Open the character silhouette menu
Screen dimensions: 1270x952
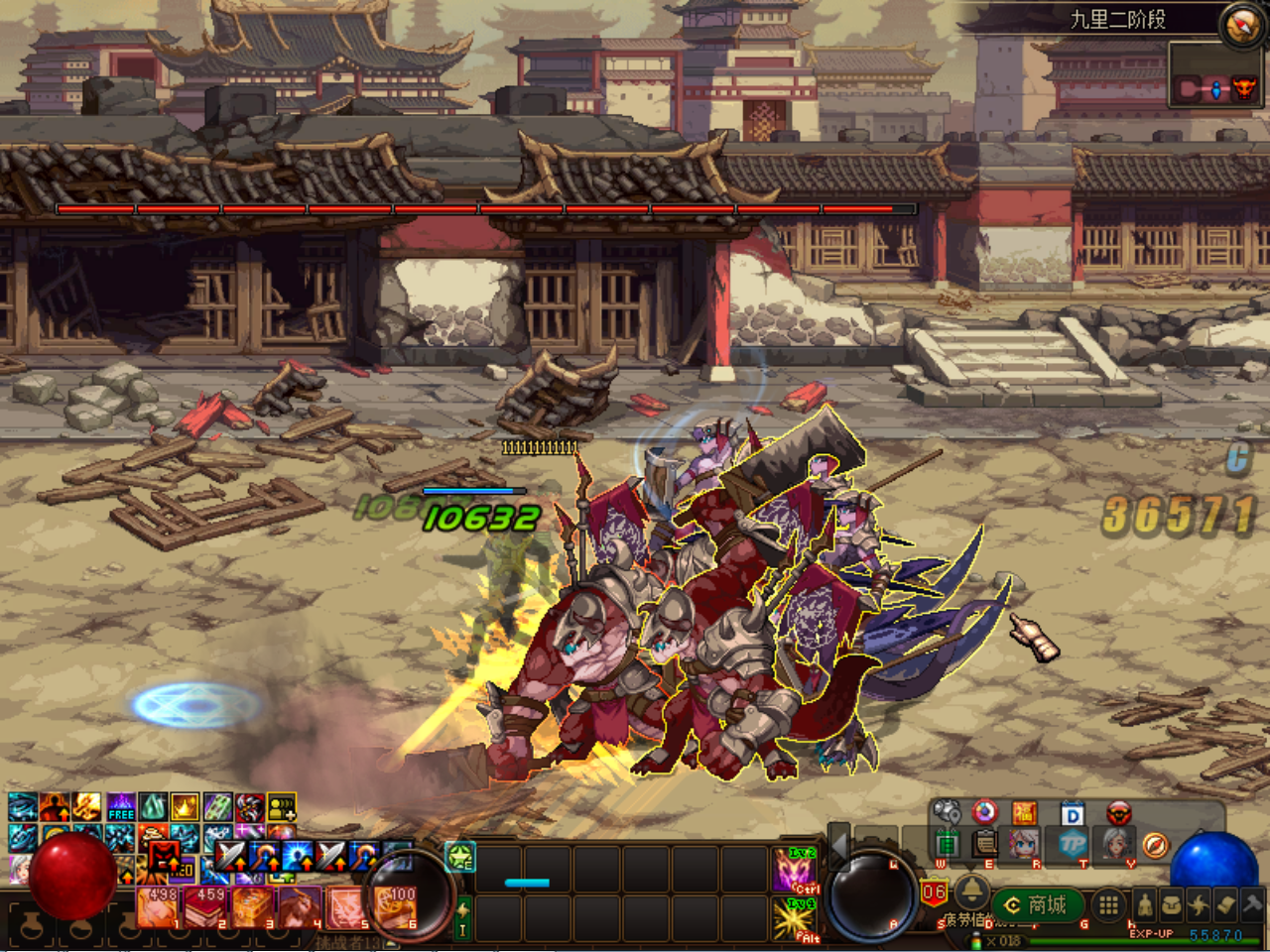point(1145,904)
